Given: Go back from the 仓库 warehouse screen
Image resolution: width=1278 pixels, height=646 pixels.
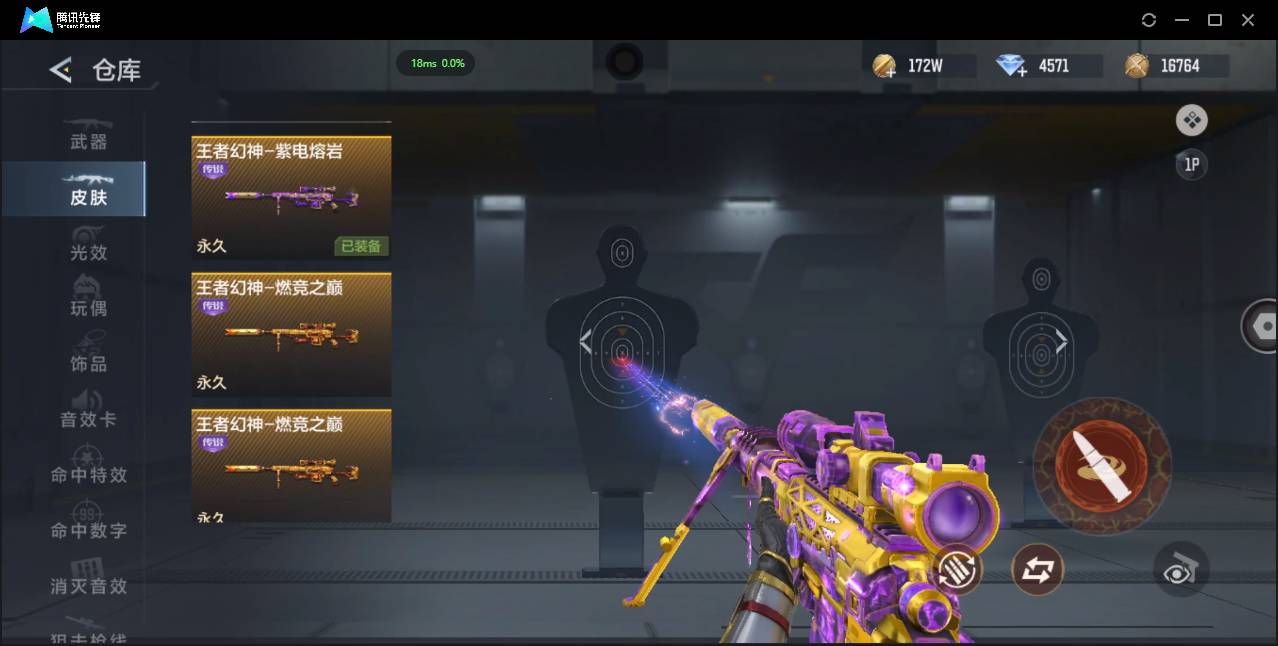Looking at the screenshot, I should [x=61, y=70].
